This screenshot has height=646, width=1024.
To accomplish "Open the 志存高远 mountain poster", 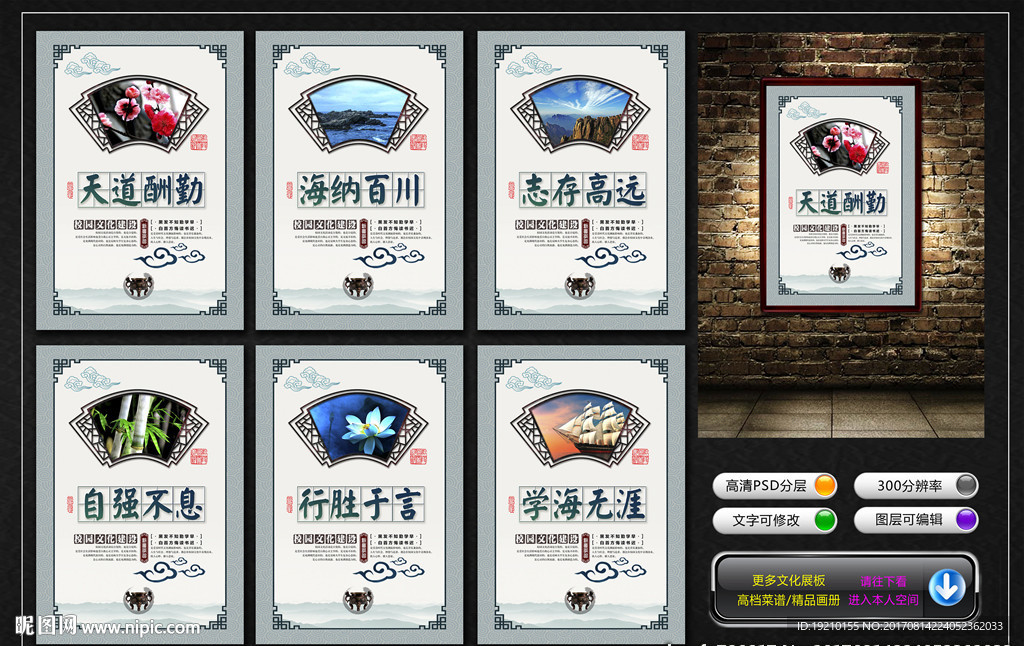I will [581, 180].
